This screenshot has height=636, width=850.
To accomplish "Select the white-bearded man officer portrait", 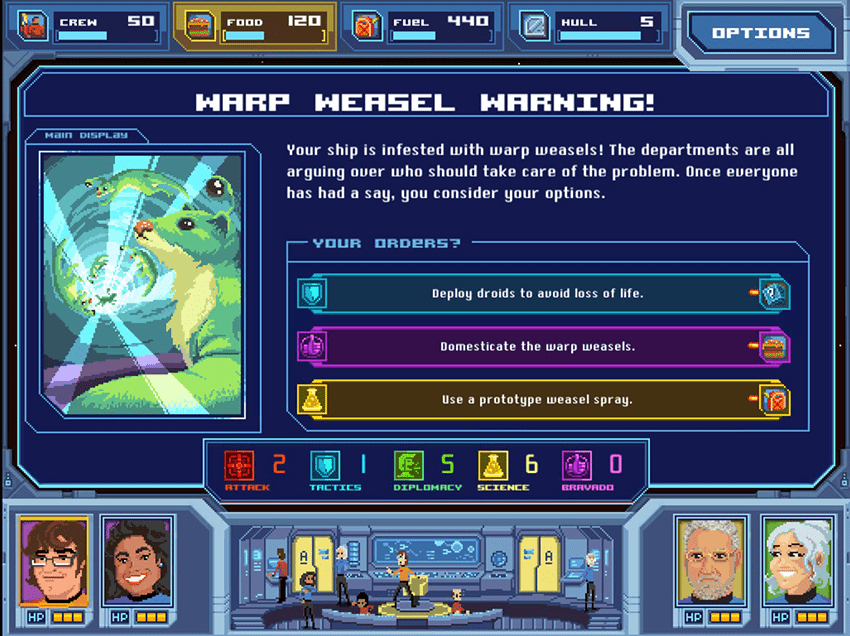I will coord(711,560).
